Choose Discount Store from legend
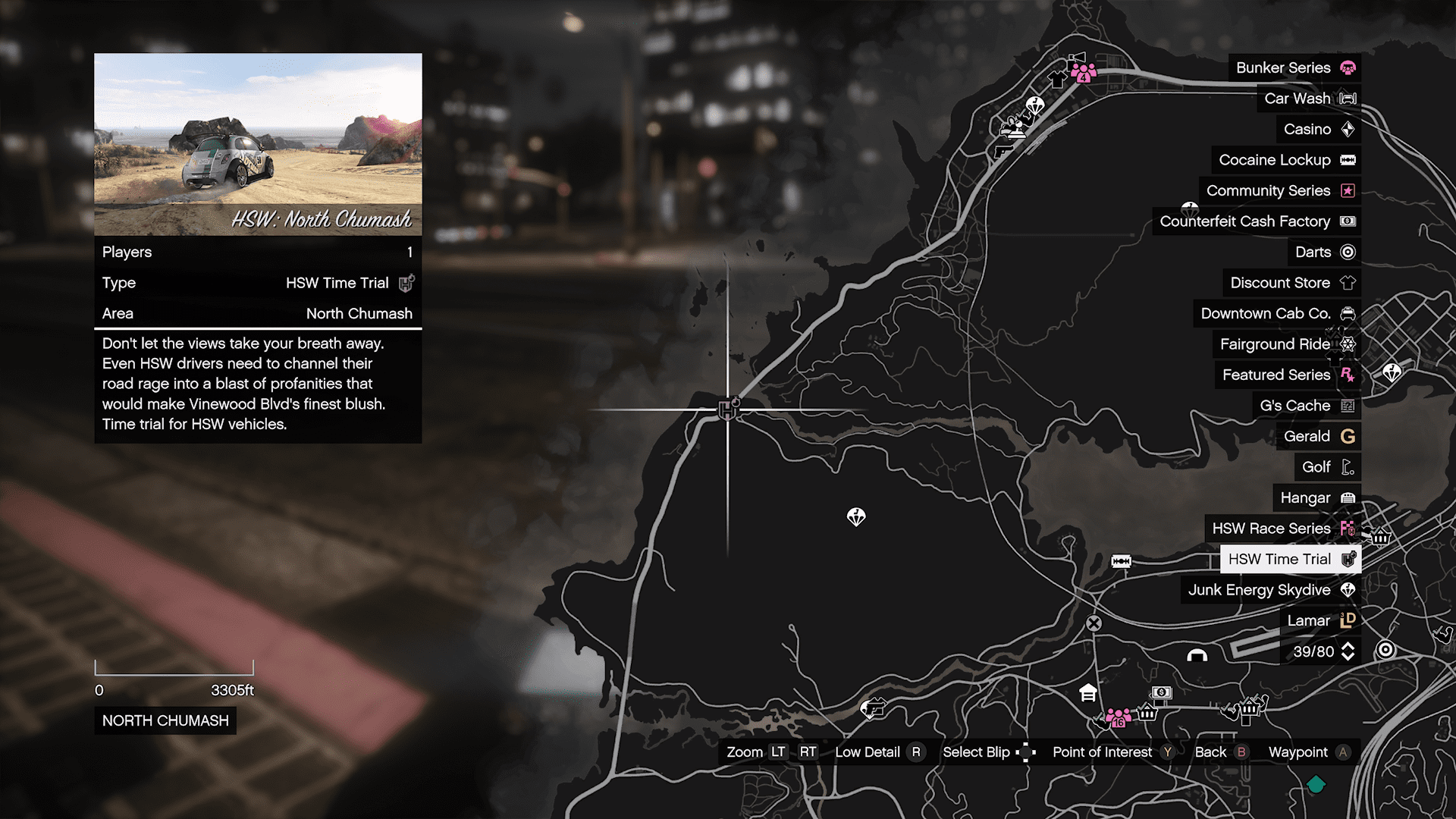1456x819 pixels. (1291, 283)
